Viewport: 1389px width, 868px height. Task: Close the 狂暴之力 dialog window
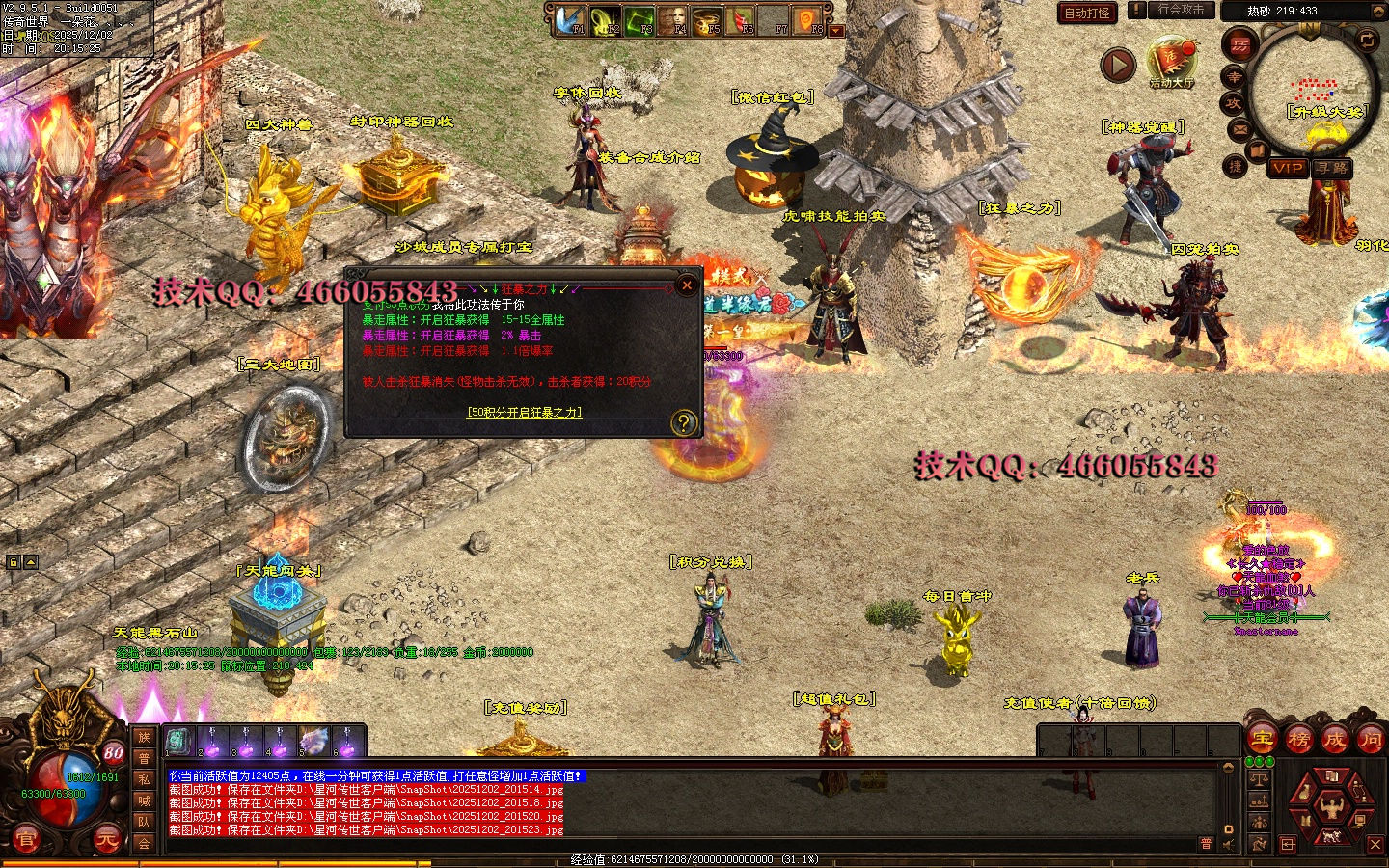click(x=686, y=285)
